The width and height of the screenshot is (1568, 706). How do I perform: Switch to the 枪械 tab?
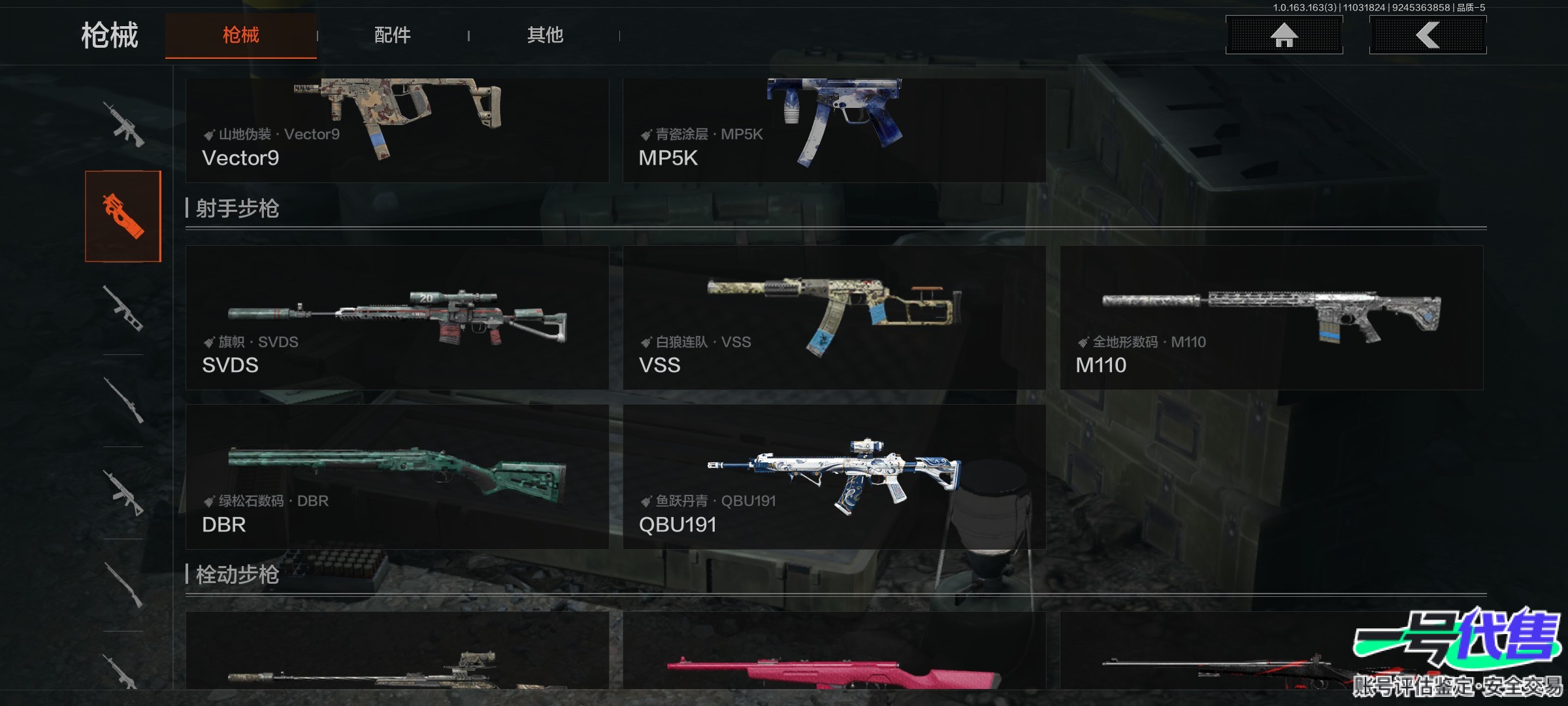click(240, 35)
